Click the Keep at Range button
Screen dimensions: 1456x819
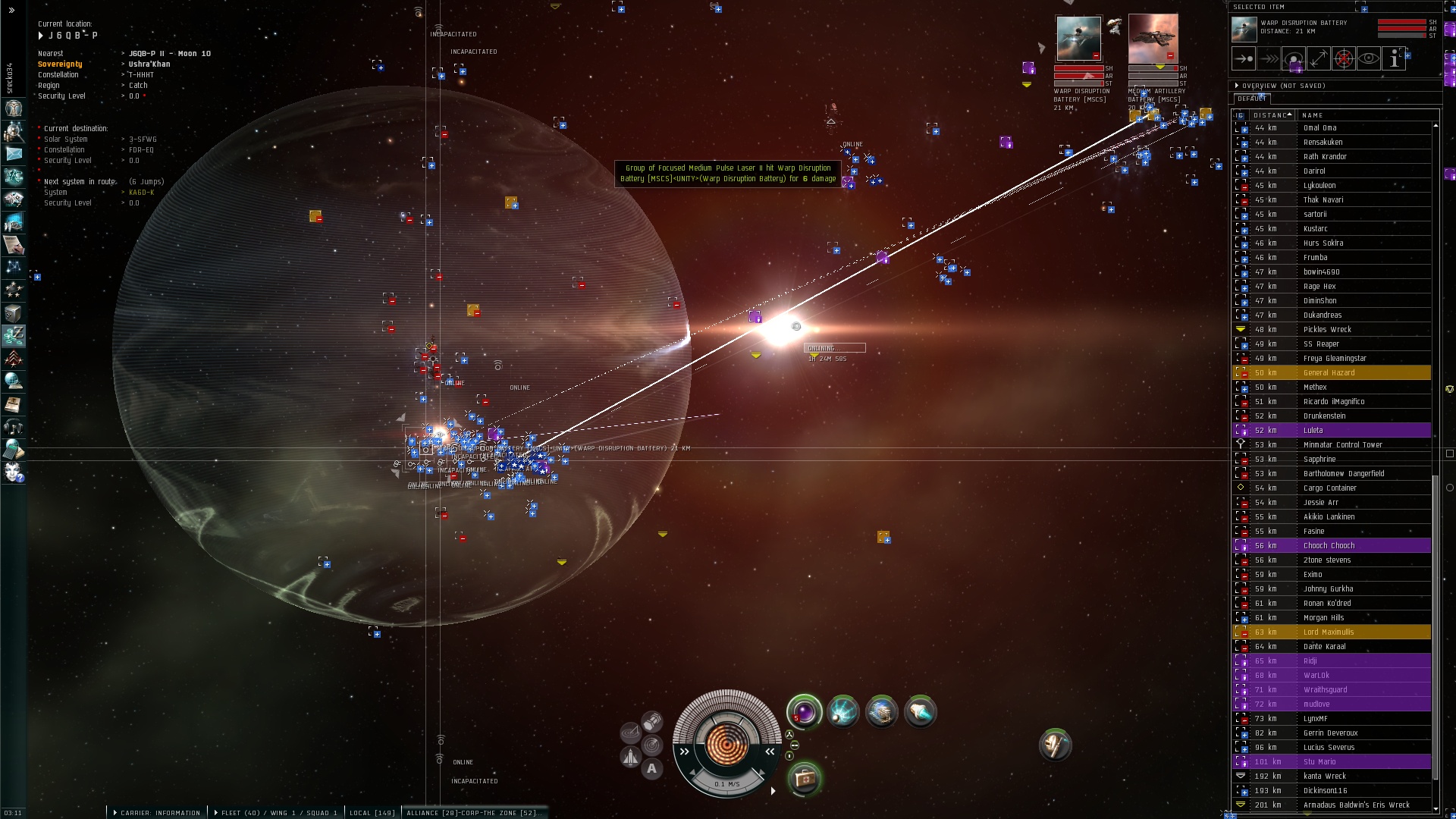[x=1319, y=58]
